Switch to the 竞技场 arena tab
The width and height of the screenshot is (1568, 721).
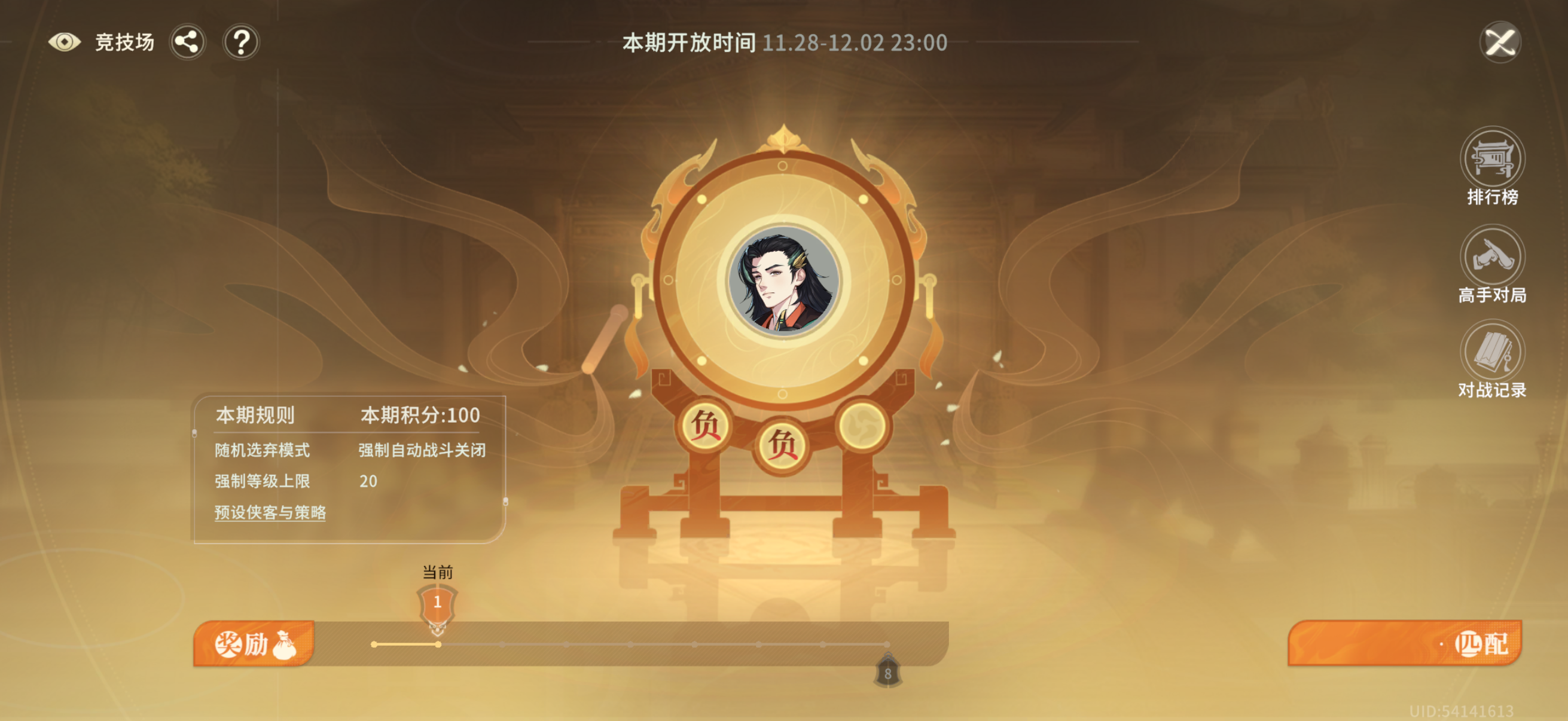click(124, 42)
